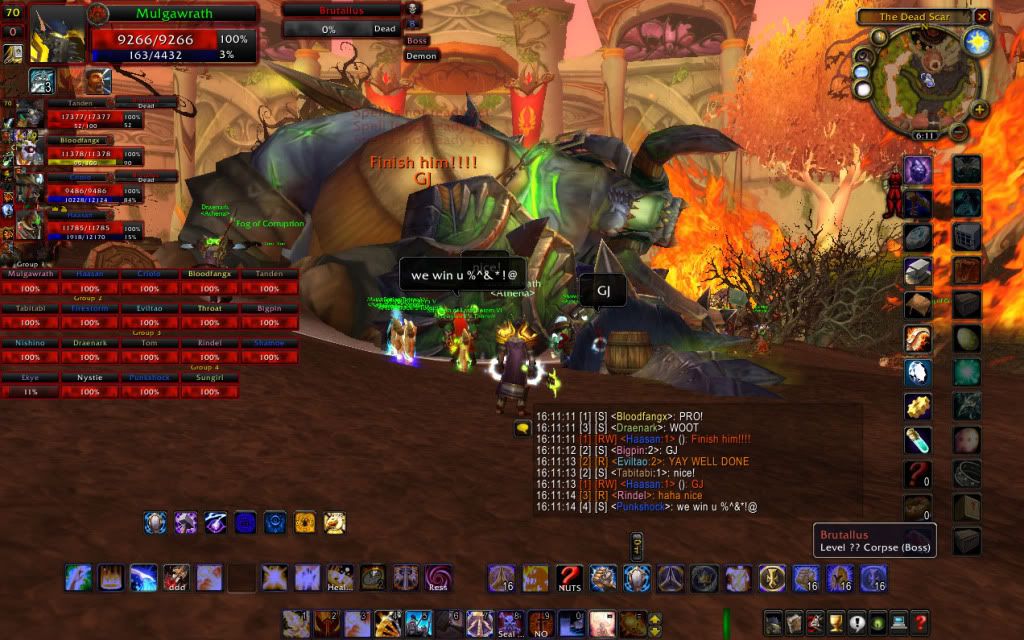Click the Heal action button
The image size is (1024, 640).
pos(340,578)
